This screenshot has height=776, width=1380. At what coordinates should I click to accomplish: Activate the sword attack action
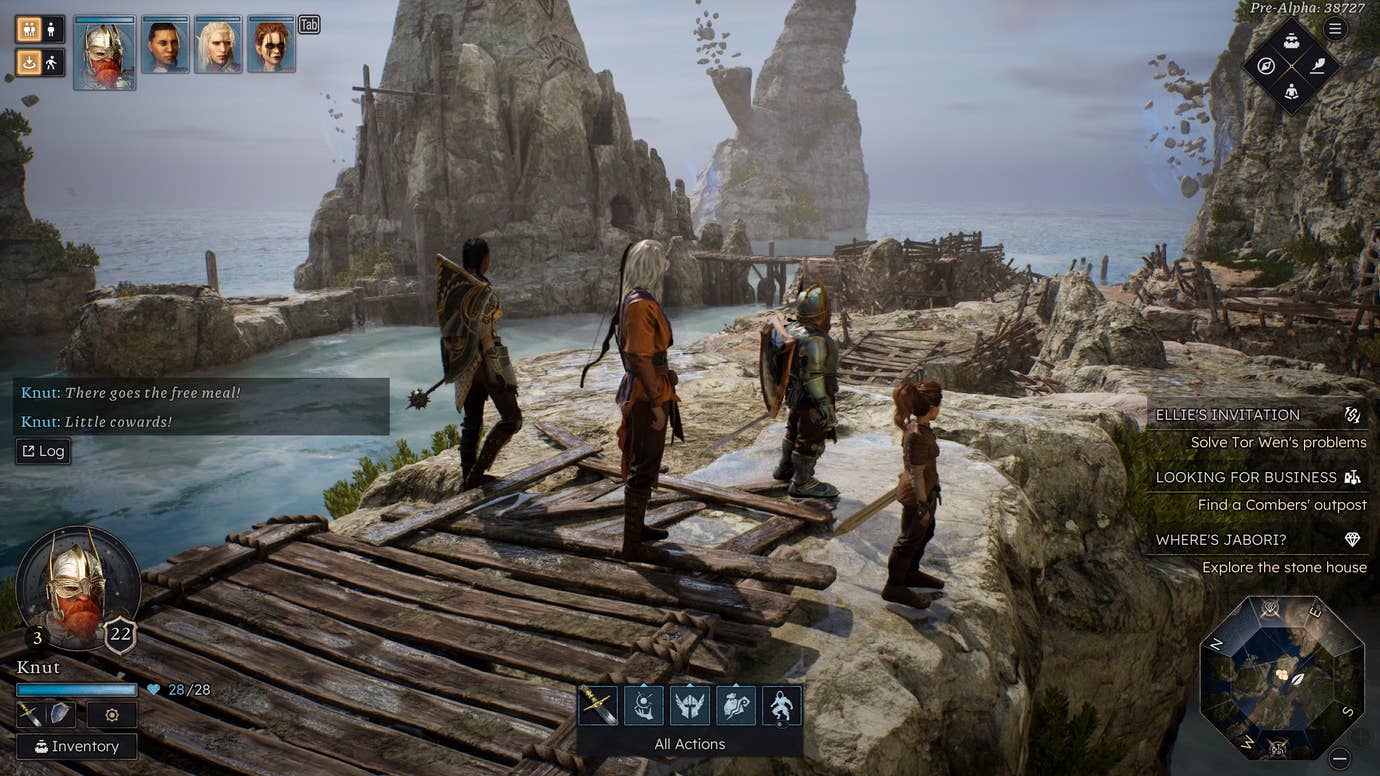pyautogui.click(x=598, y=705)
